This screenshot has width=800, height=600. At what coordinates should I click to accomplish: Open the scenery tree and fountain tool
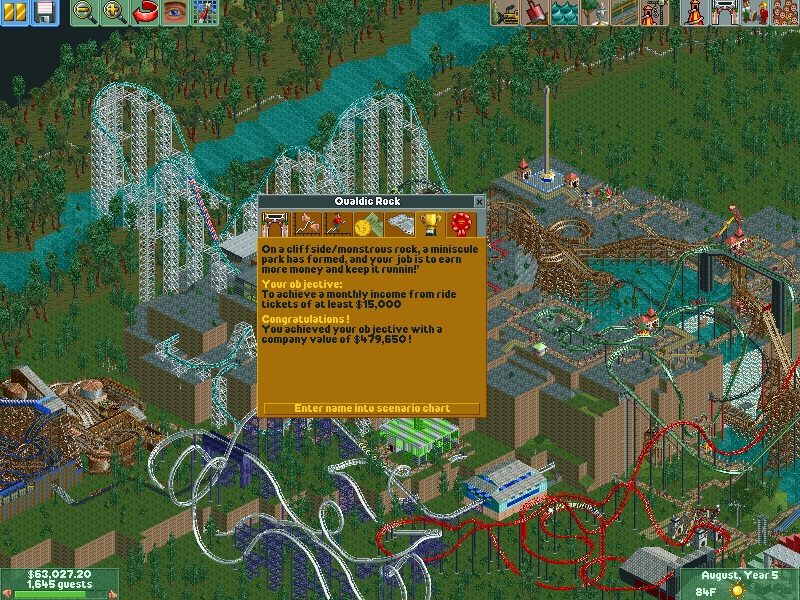(594, 13)
